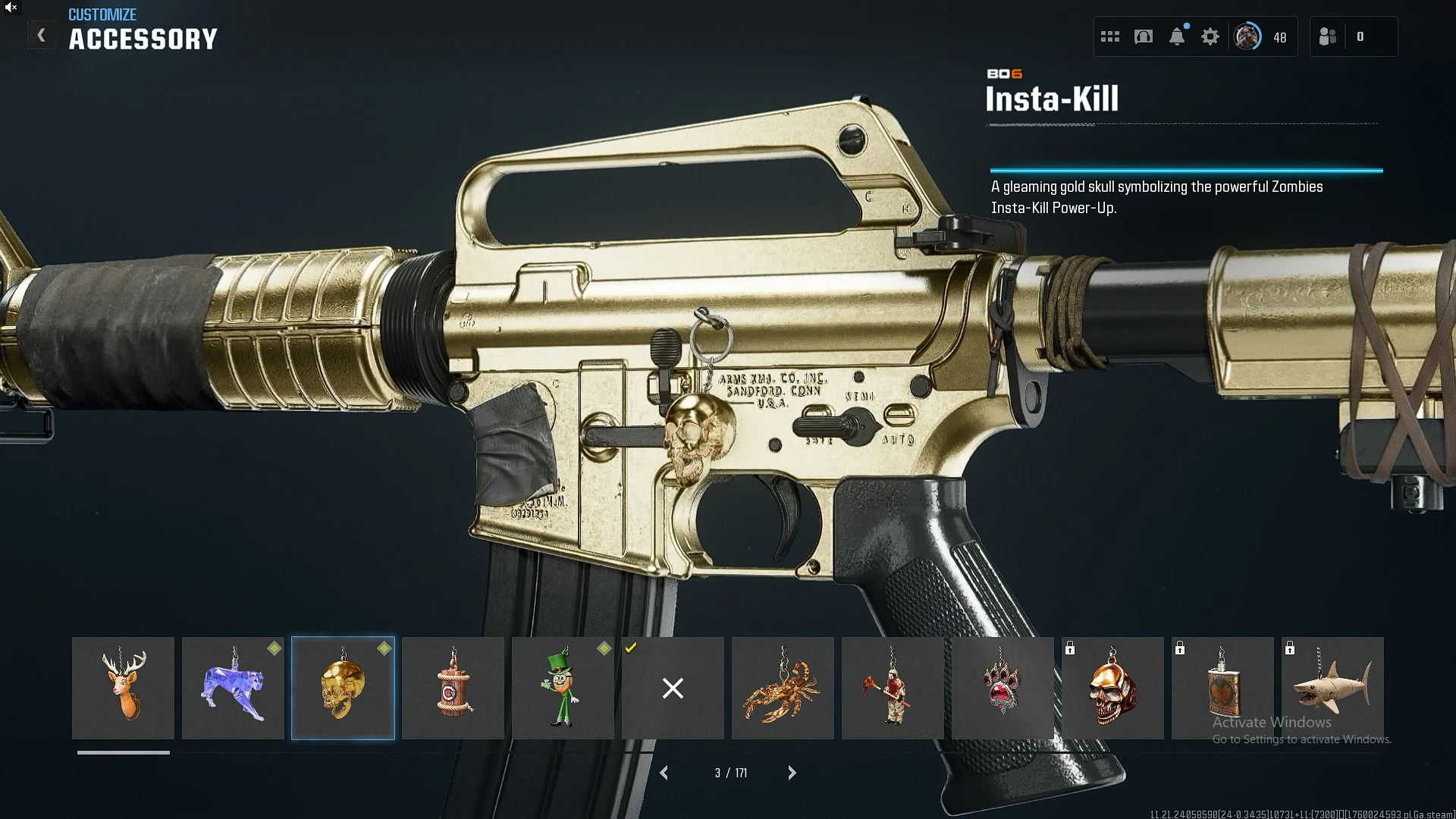
Task: Select the deer head charm
Action: click(x=123, y=688)
